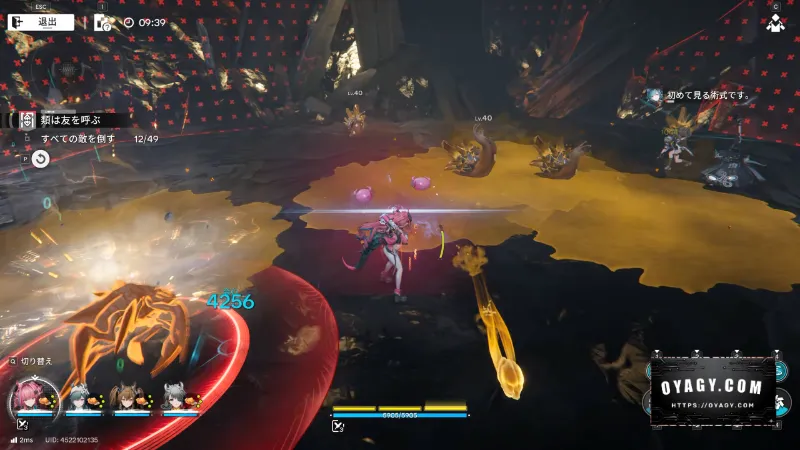This screenshot has width=800, height=450.
Task: Switch to the brown-haired character portrait
Action: (x=125, y=399)
